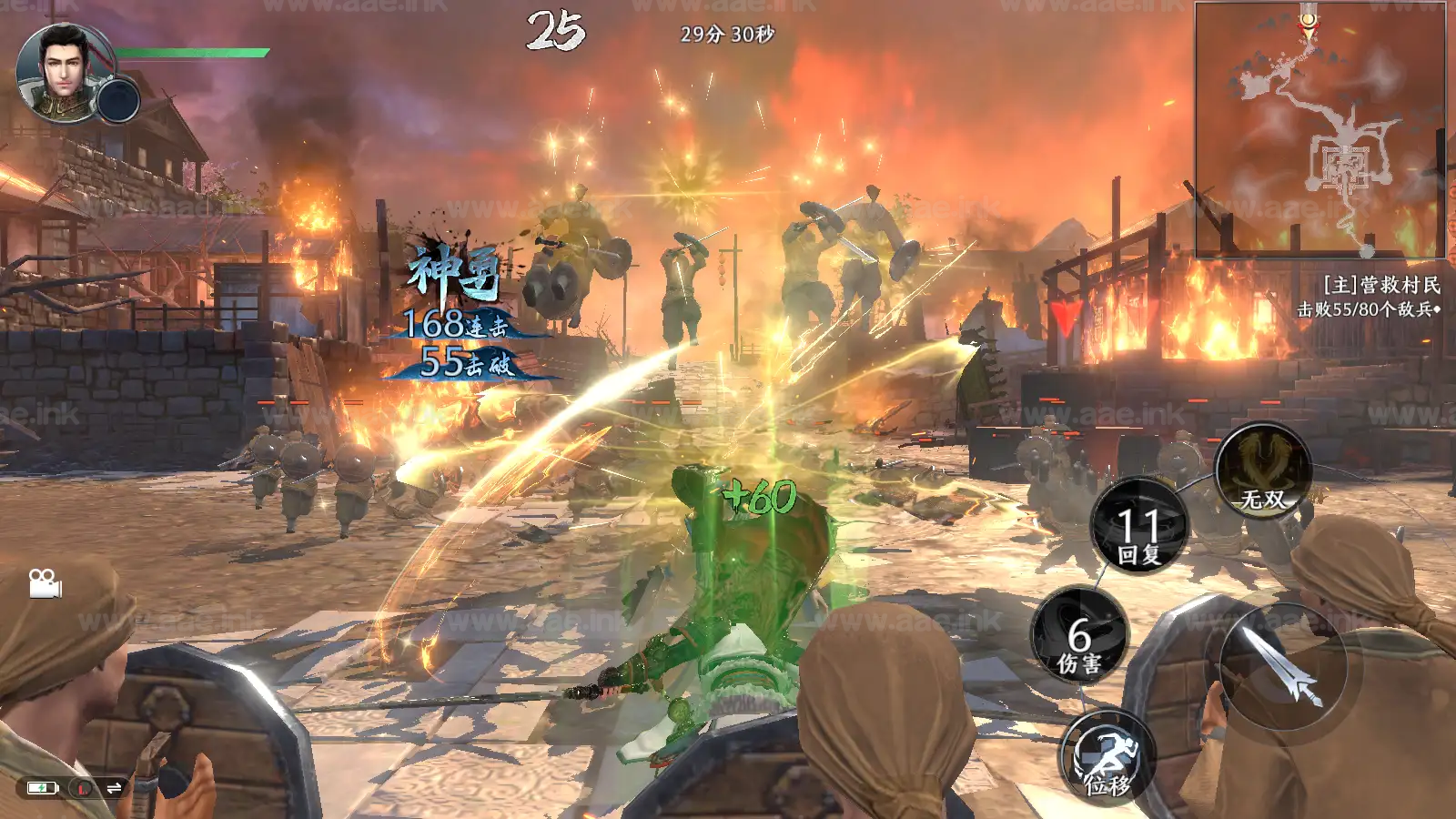Image resolution: width=1456 pixels, height=819 pixels.
Task: Trigger the 位移 dash skill
Action: click(1107, 758)
